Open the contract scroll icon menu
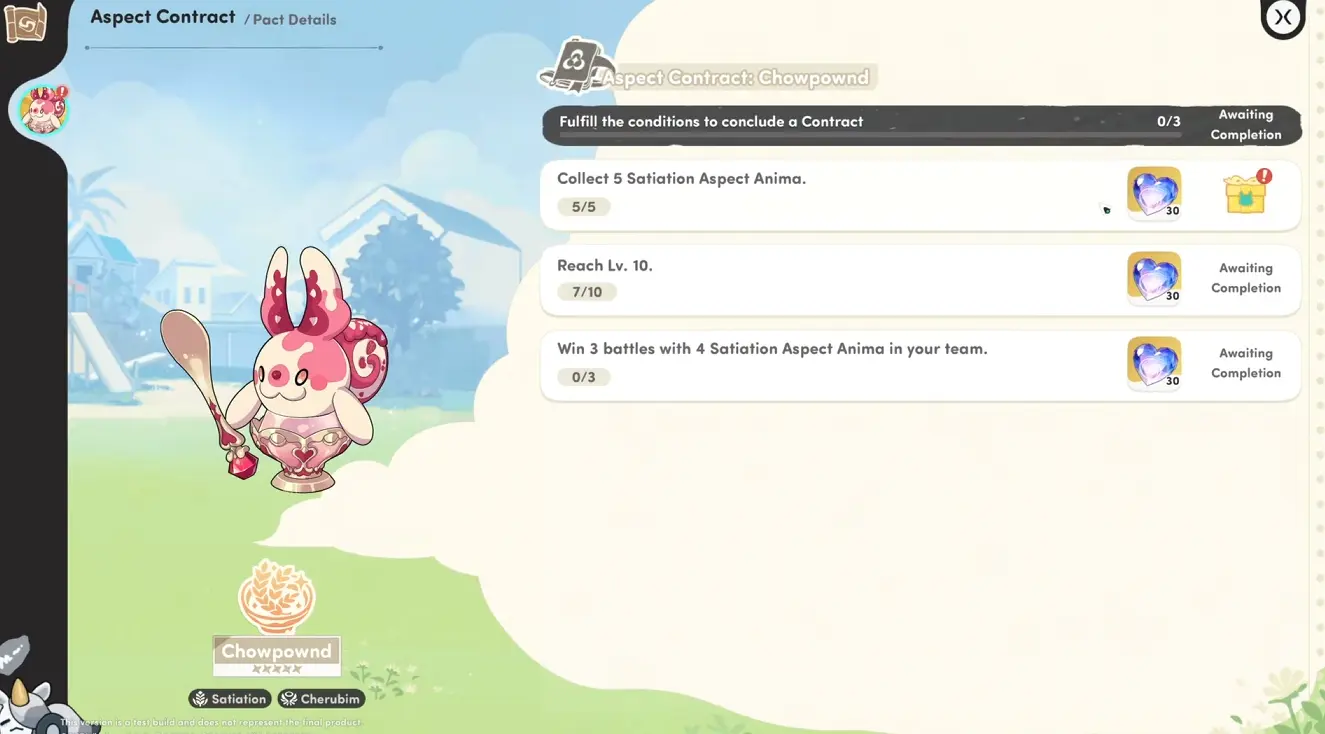Image resolution: width=1325 pixels, height=734 pixels. pyautogui.click(x=25, y=23)
